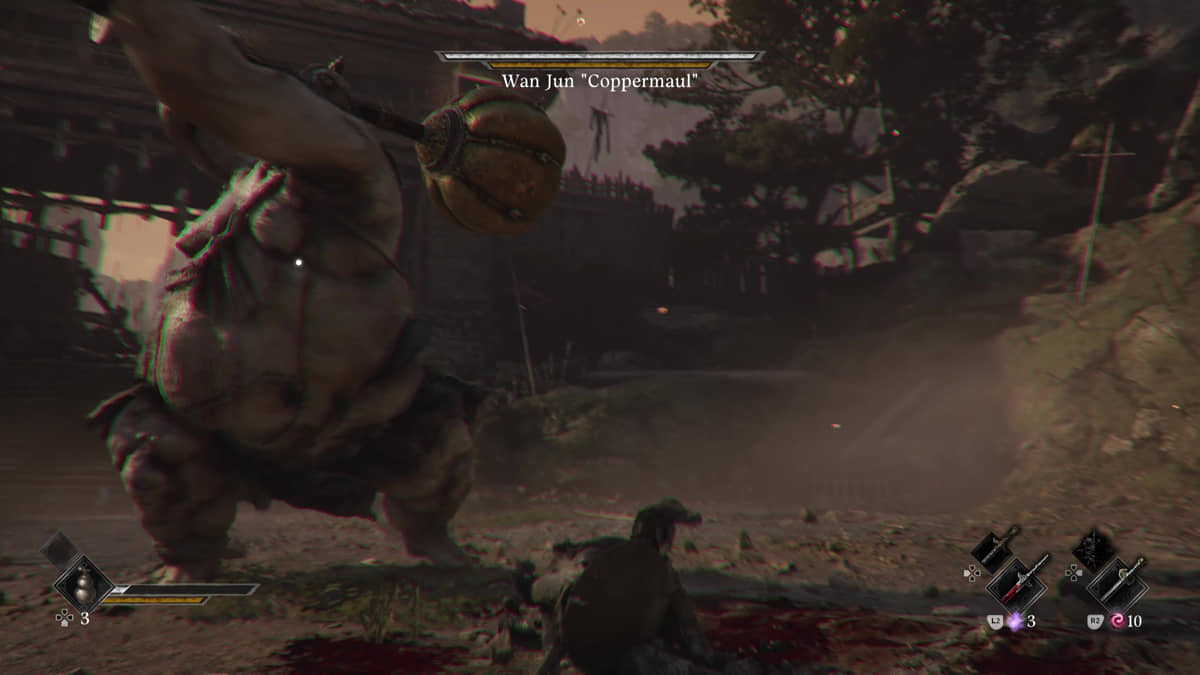Use the healing gourd item slot
Viewport: 1200px width, 675px height.
(82, 583)
